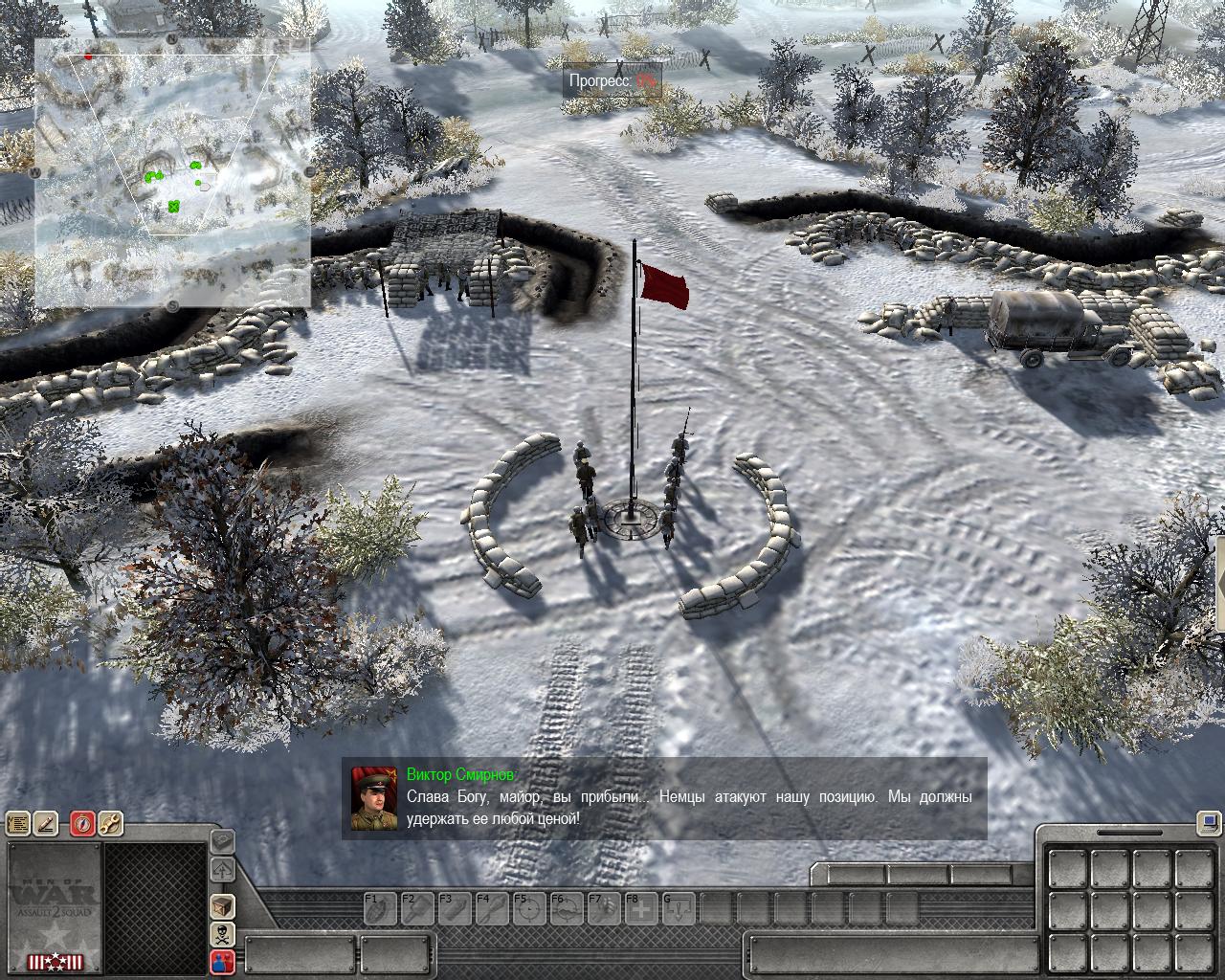Toggle the red and blue soldiers button
Image resolution: width=1225 pixels, height=980 pixels.
click(222, 963)
